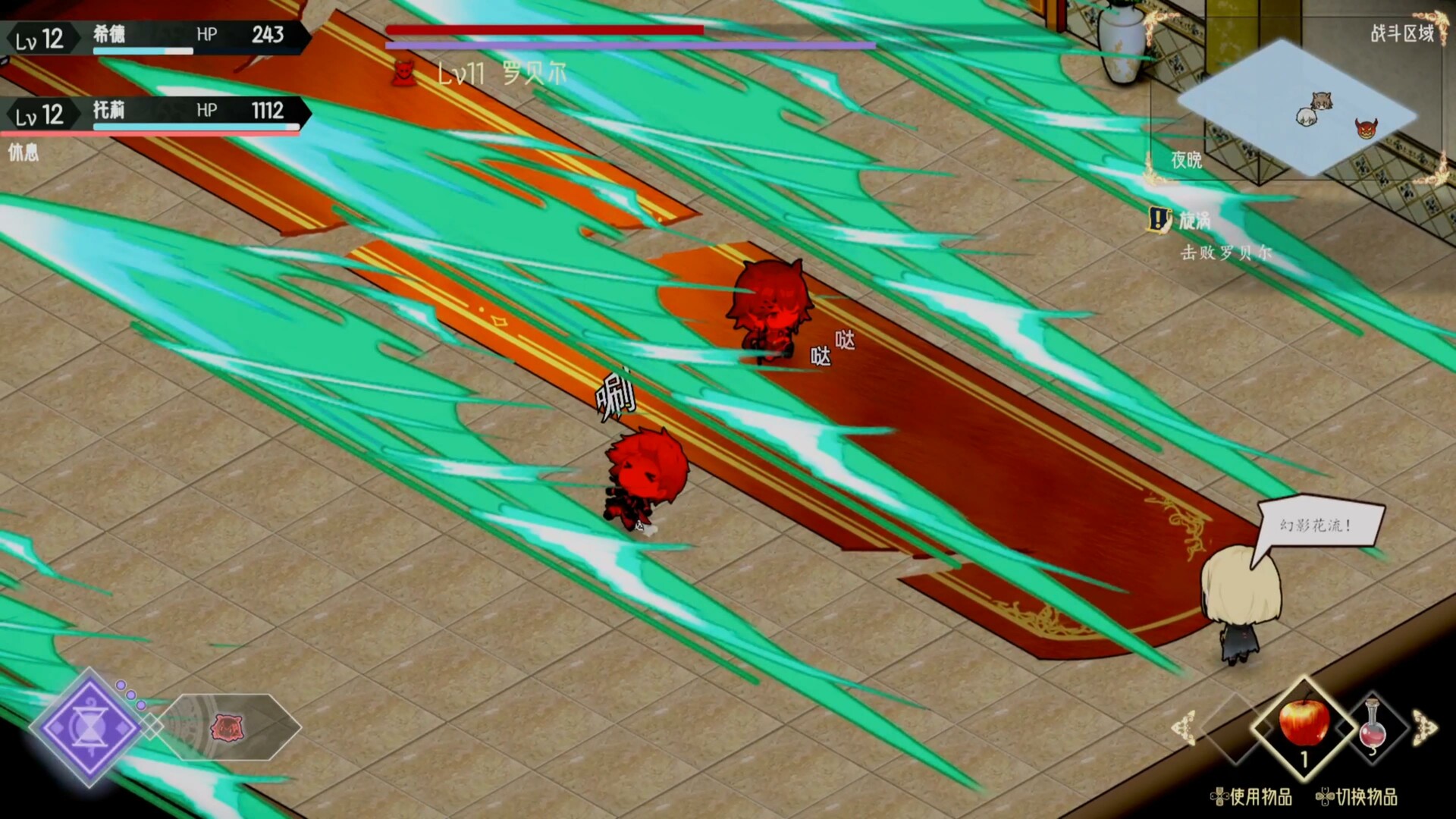
Task: Select party member 托莉's status panel
Action: (155, 113)
